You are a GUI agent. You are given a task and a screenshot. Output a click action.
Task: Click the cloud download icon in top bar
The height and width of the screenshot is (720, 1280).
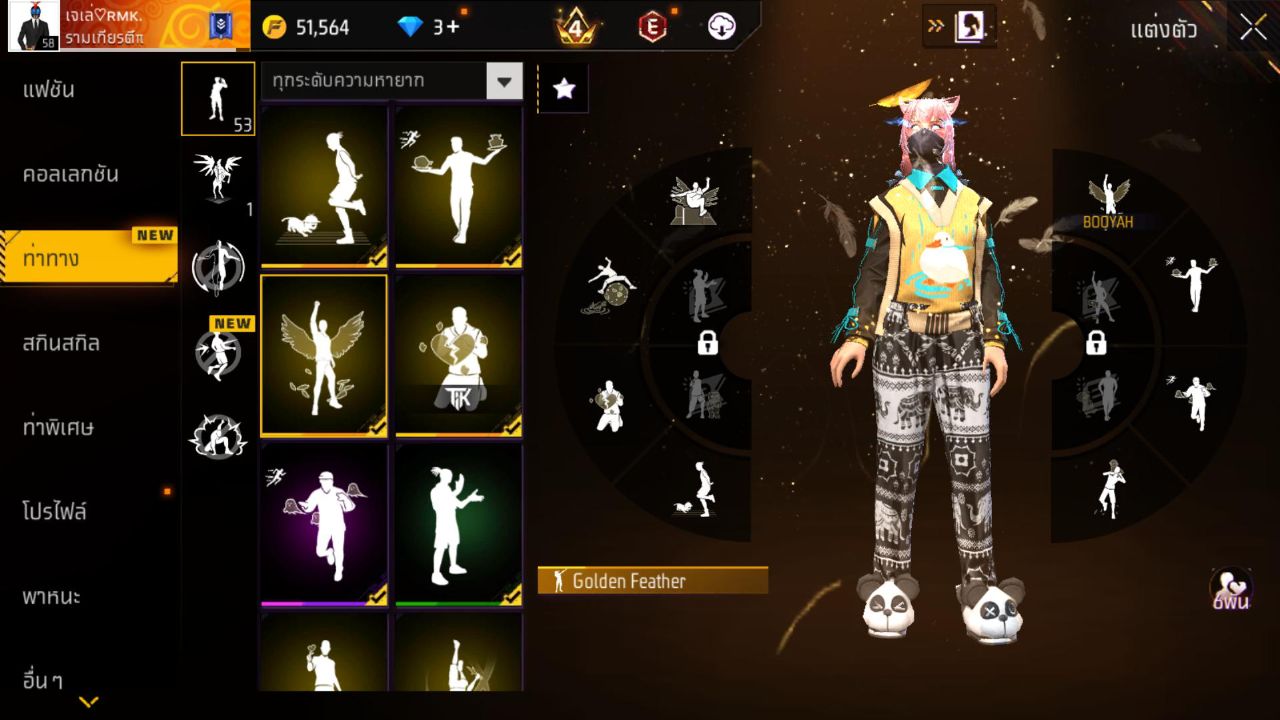pos(719,27)
